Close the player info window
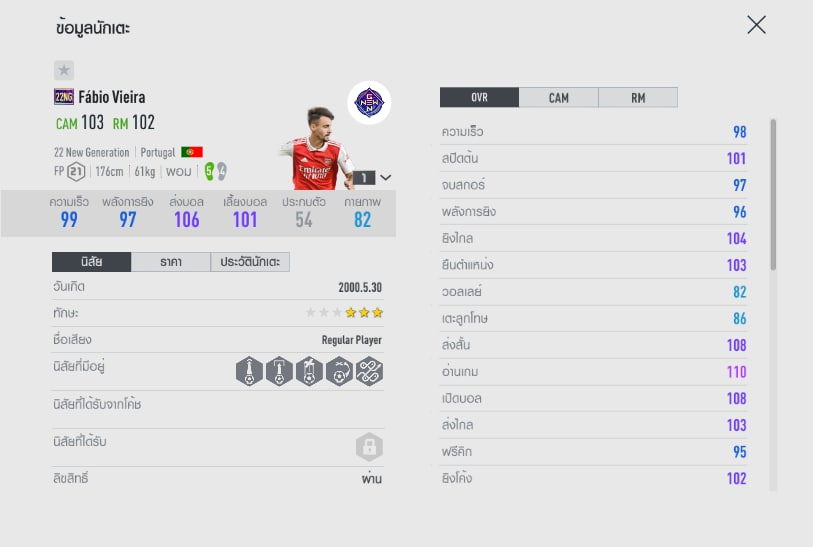 coord(756,25)
